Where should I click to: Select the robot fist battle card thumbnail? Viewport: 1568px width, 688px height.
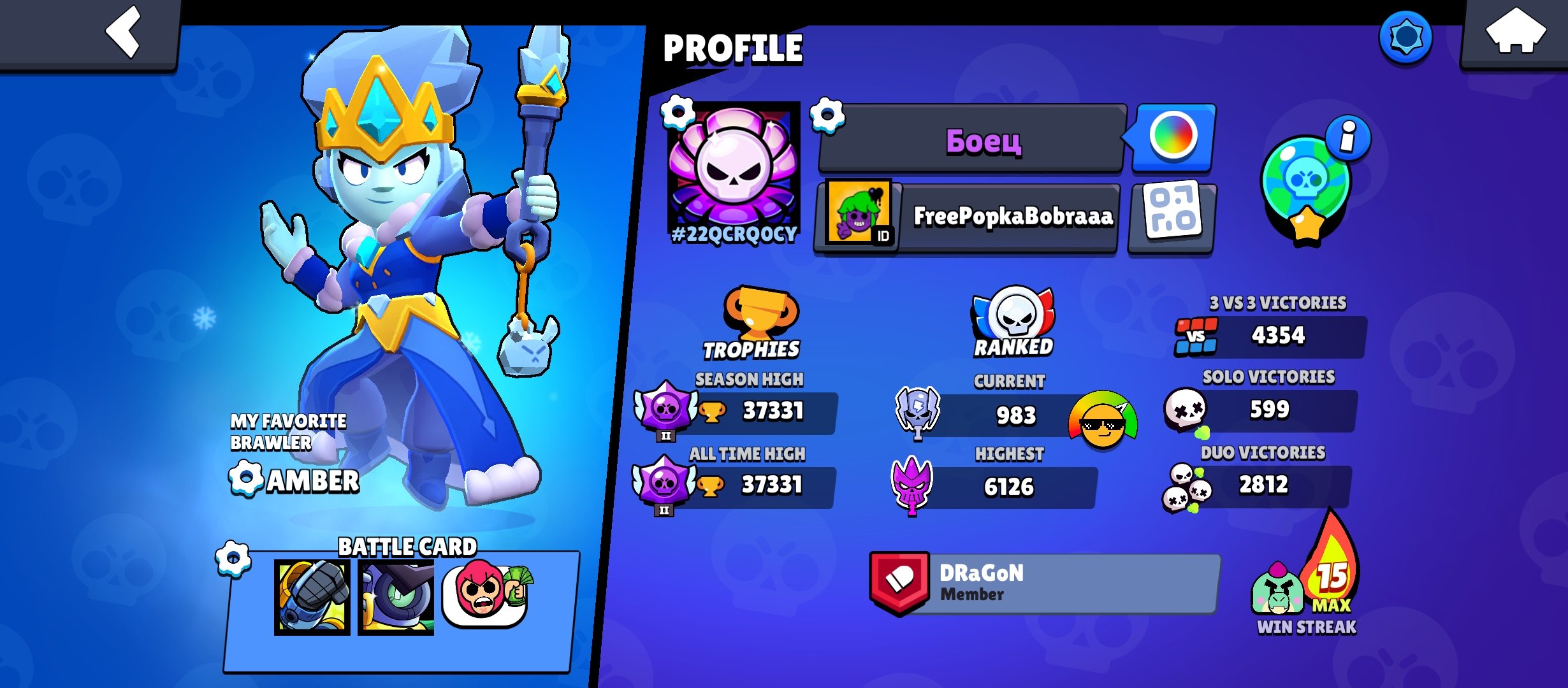pyautogui.click(x=312, y=598)
